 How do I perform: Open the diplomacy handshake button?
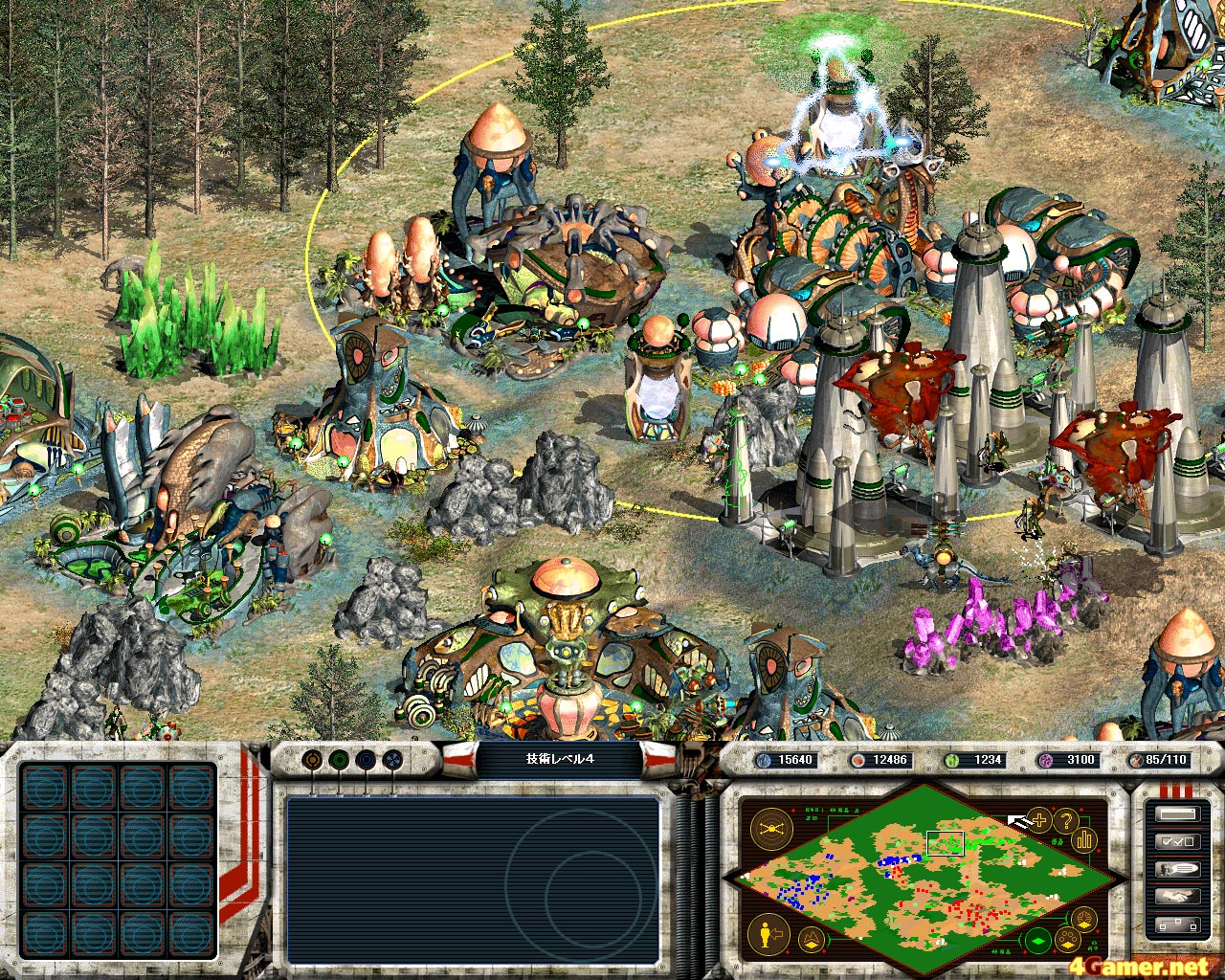point(1176,897)
